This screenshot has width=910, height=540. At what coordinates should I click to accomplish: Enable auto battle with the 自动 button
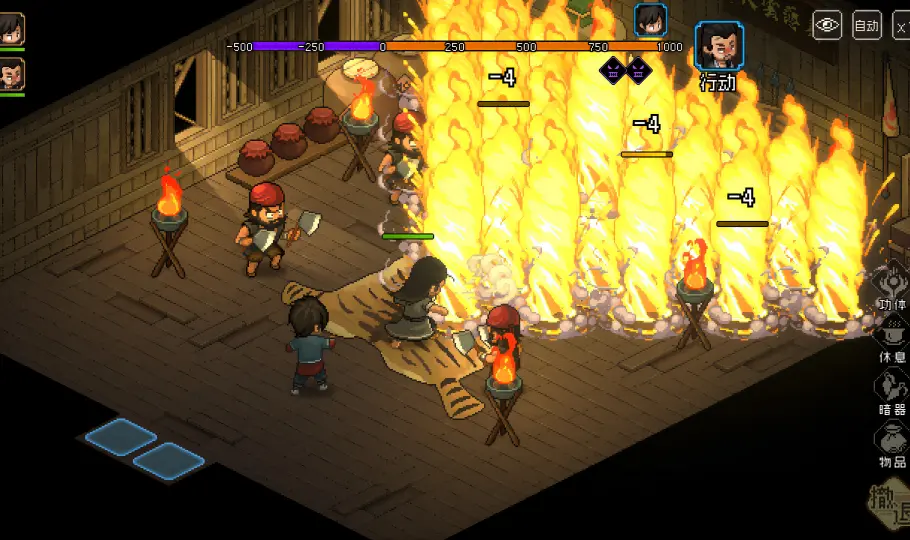866,26
